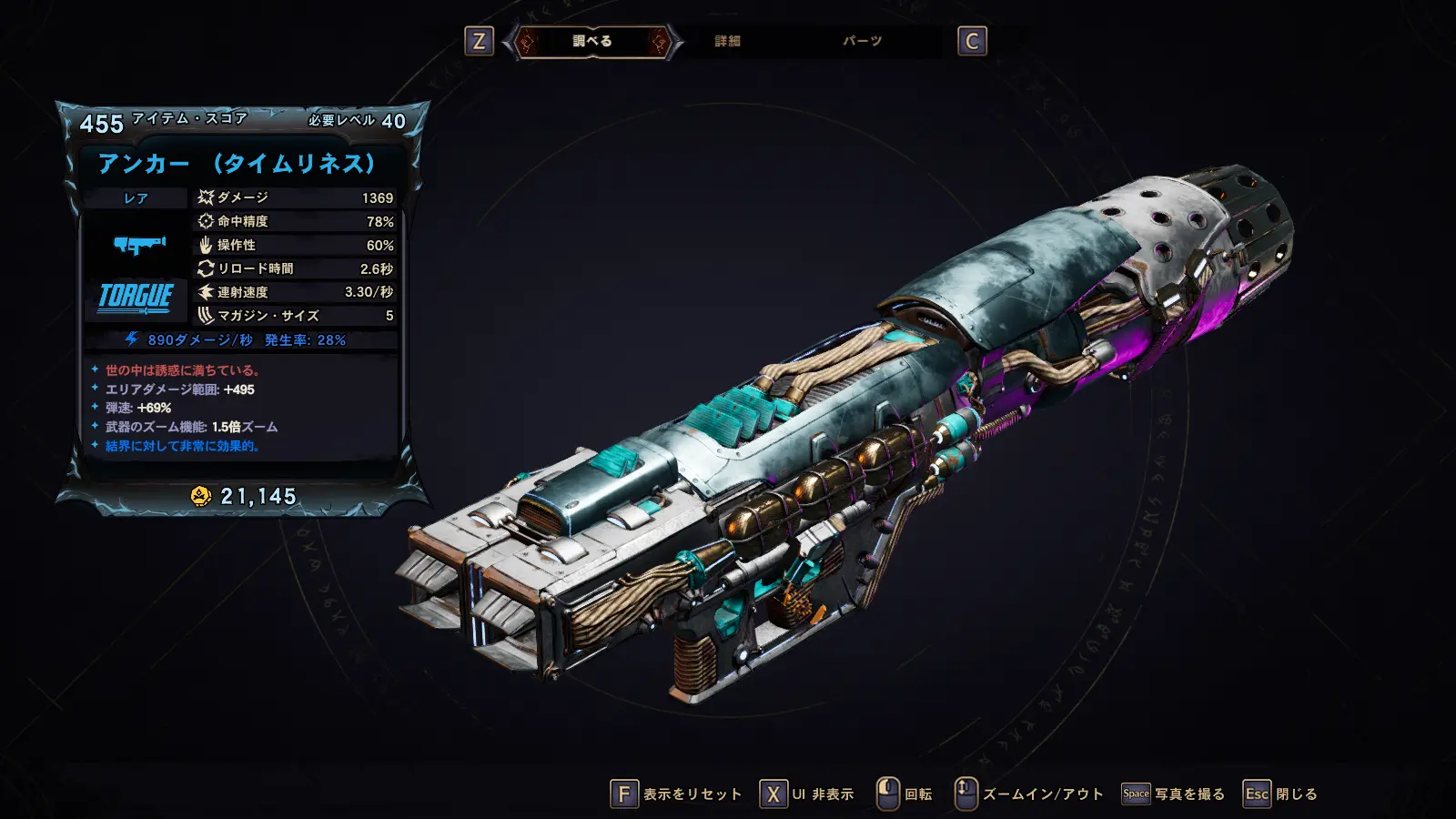Choose 写真を撮る to take photo
Image resolution: width=1456 pixels, height=819 pixels.
[x=1174, y=794]
